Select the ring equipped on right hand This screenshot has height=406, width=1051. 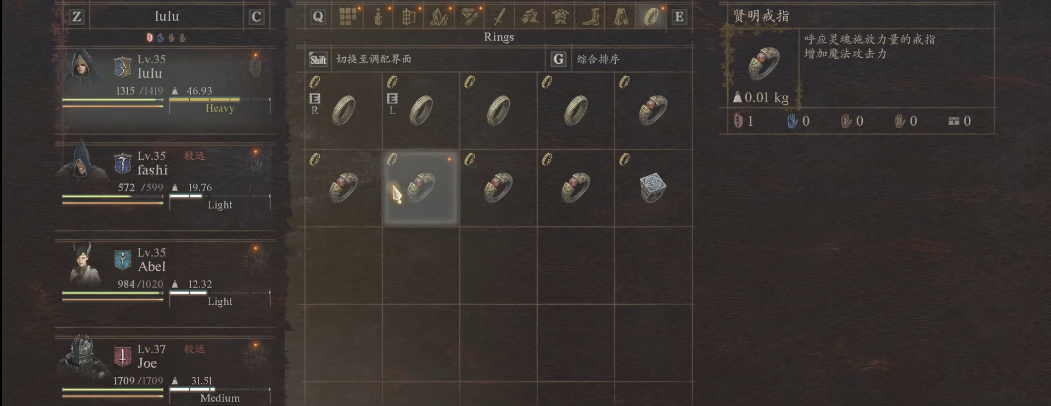[342, 108]
